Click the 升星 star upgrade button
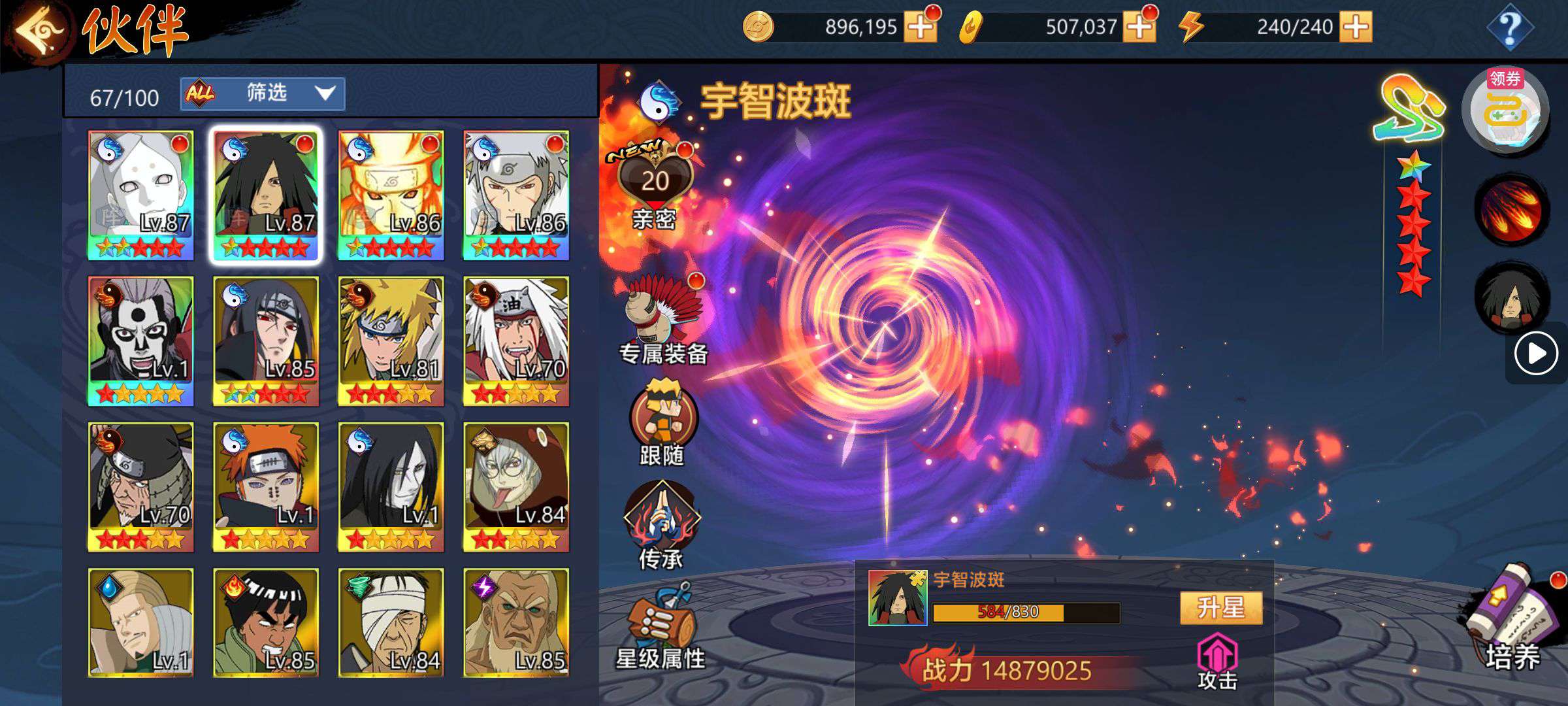Viewport: 1568px width, 706px height. [1220, 608]
